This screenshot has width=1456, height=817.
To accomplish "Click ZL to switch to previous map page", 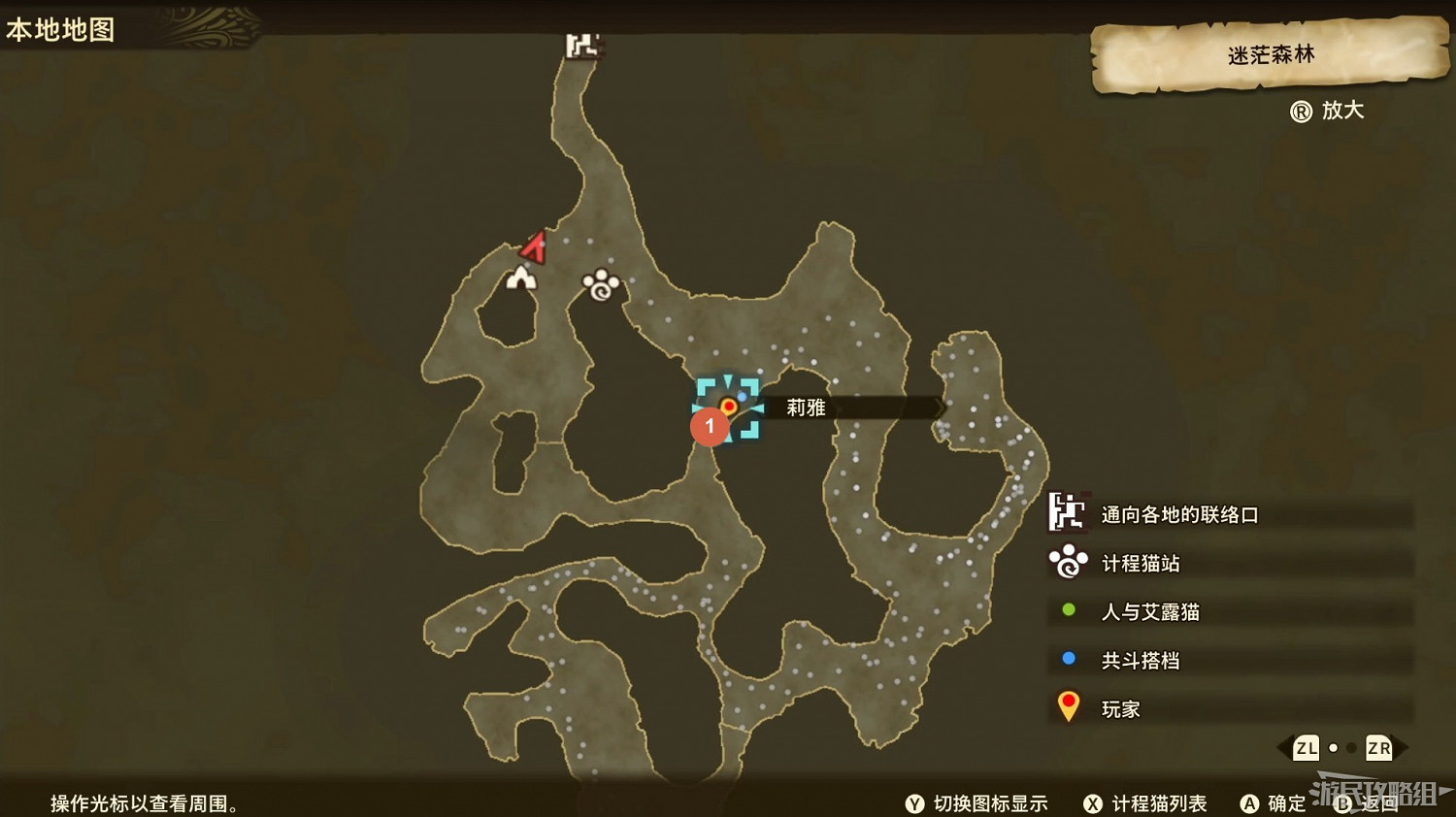I will [1306, 748].
